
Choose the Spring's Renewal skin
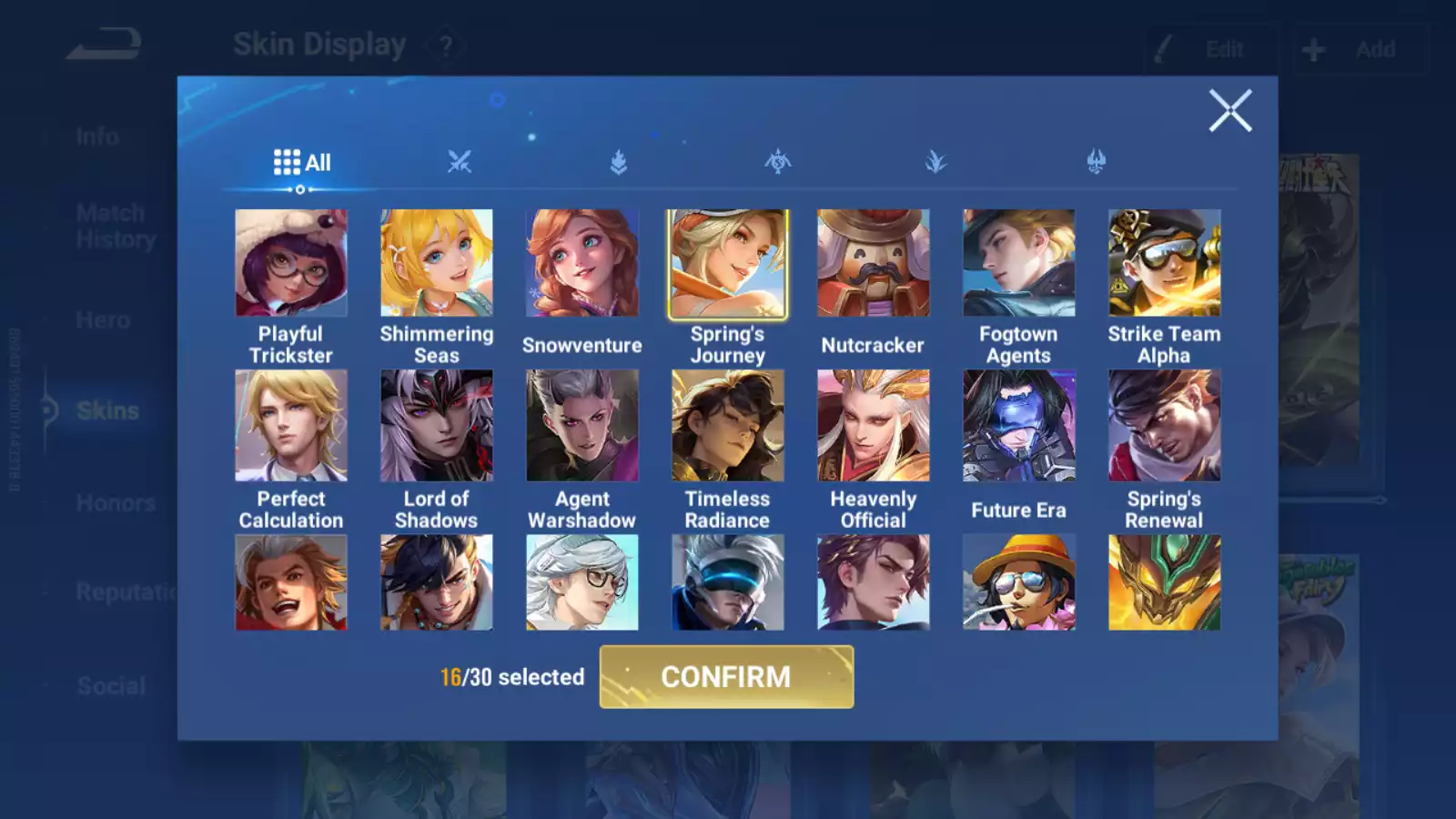[x=1165, y=425]
